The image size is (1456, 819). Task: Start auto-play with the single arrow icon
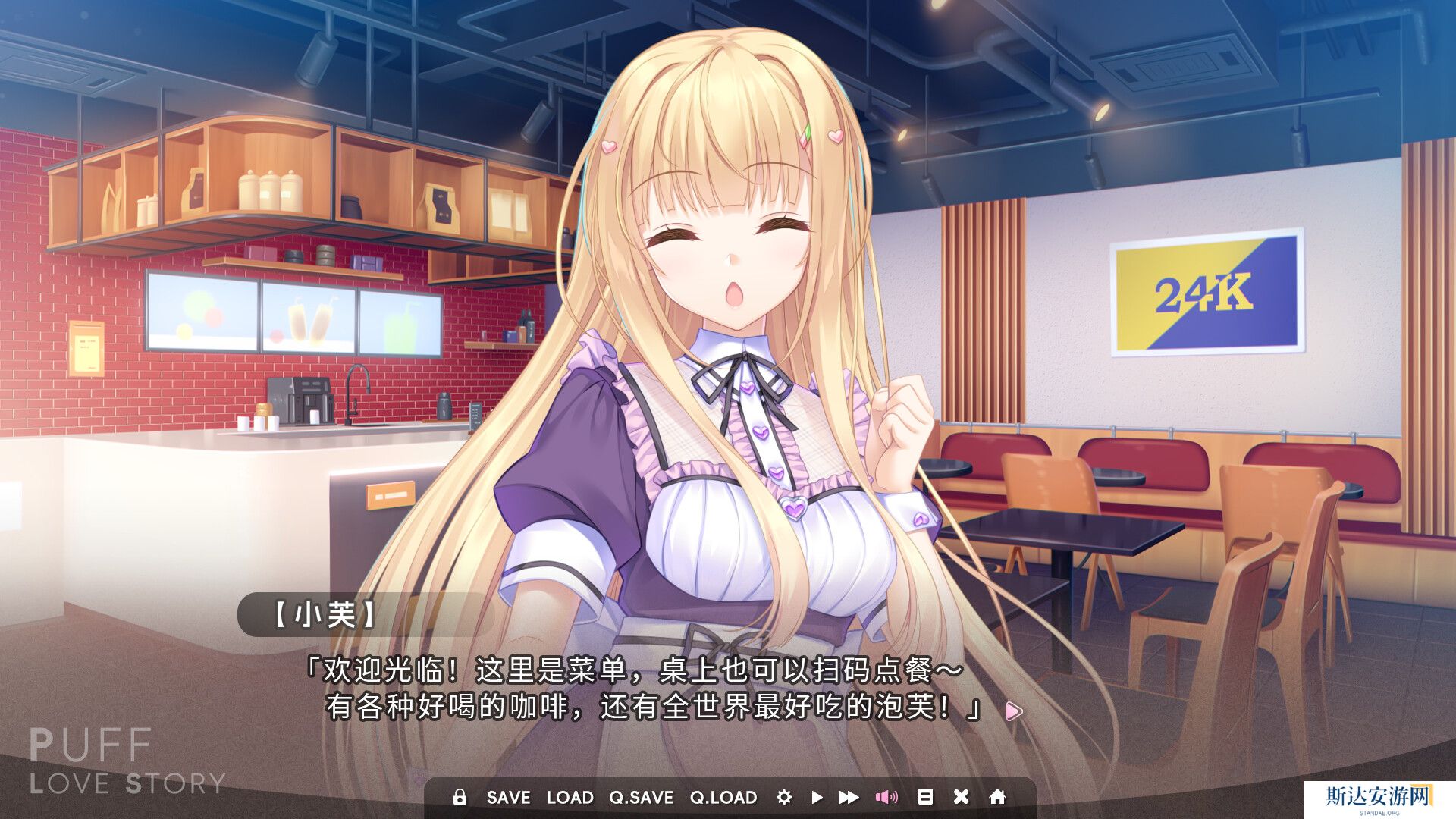(817, 797)
